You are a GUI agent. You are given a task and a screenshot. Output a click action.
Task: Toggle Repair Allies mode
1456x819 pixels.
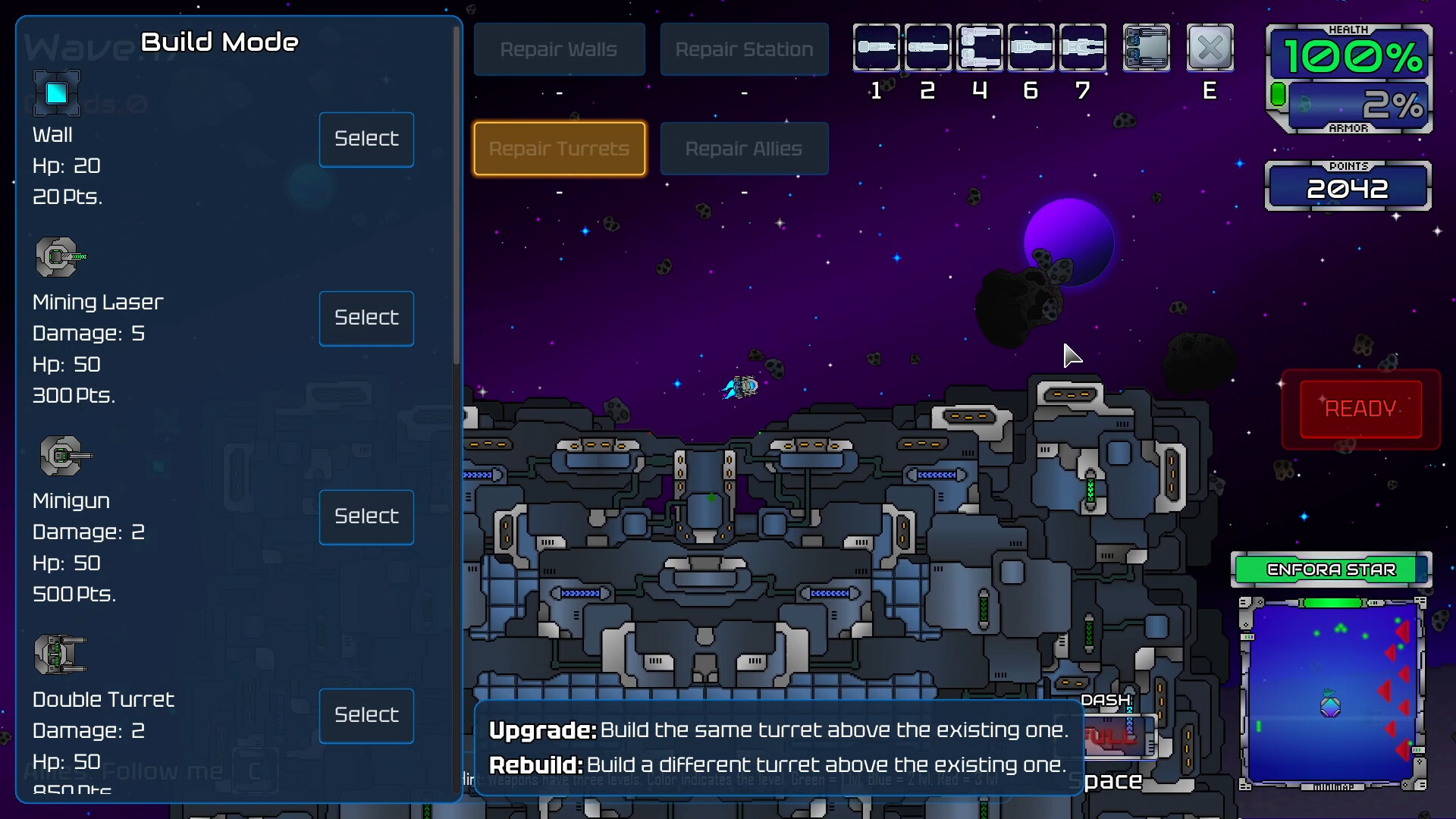744,149
